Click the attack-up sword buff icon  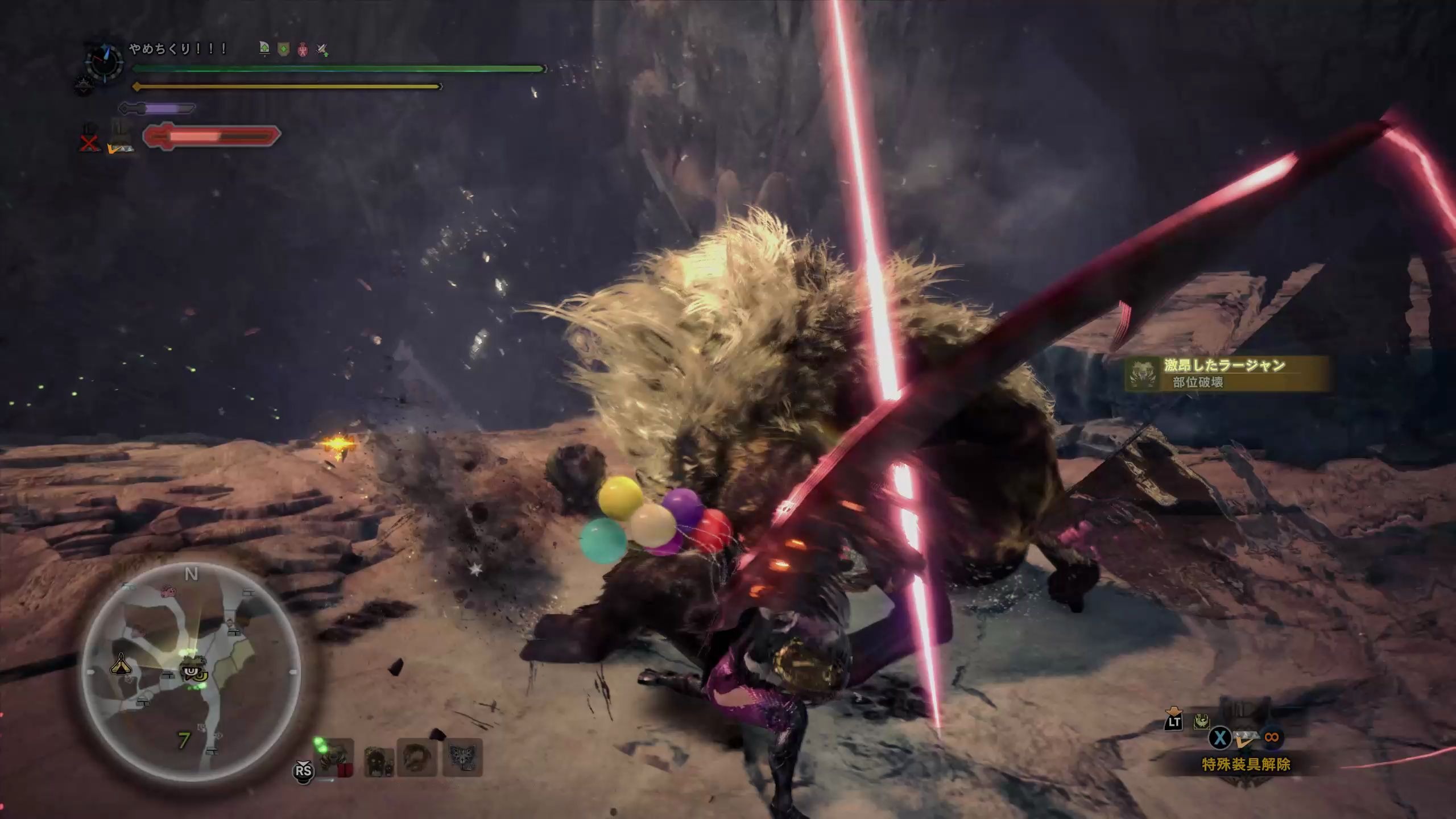pyautogui.click(x=322, y=50)
